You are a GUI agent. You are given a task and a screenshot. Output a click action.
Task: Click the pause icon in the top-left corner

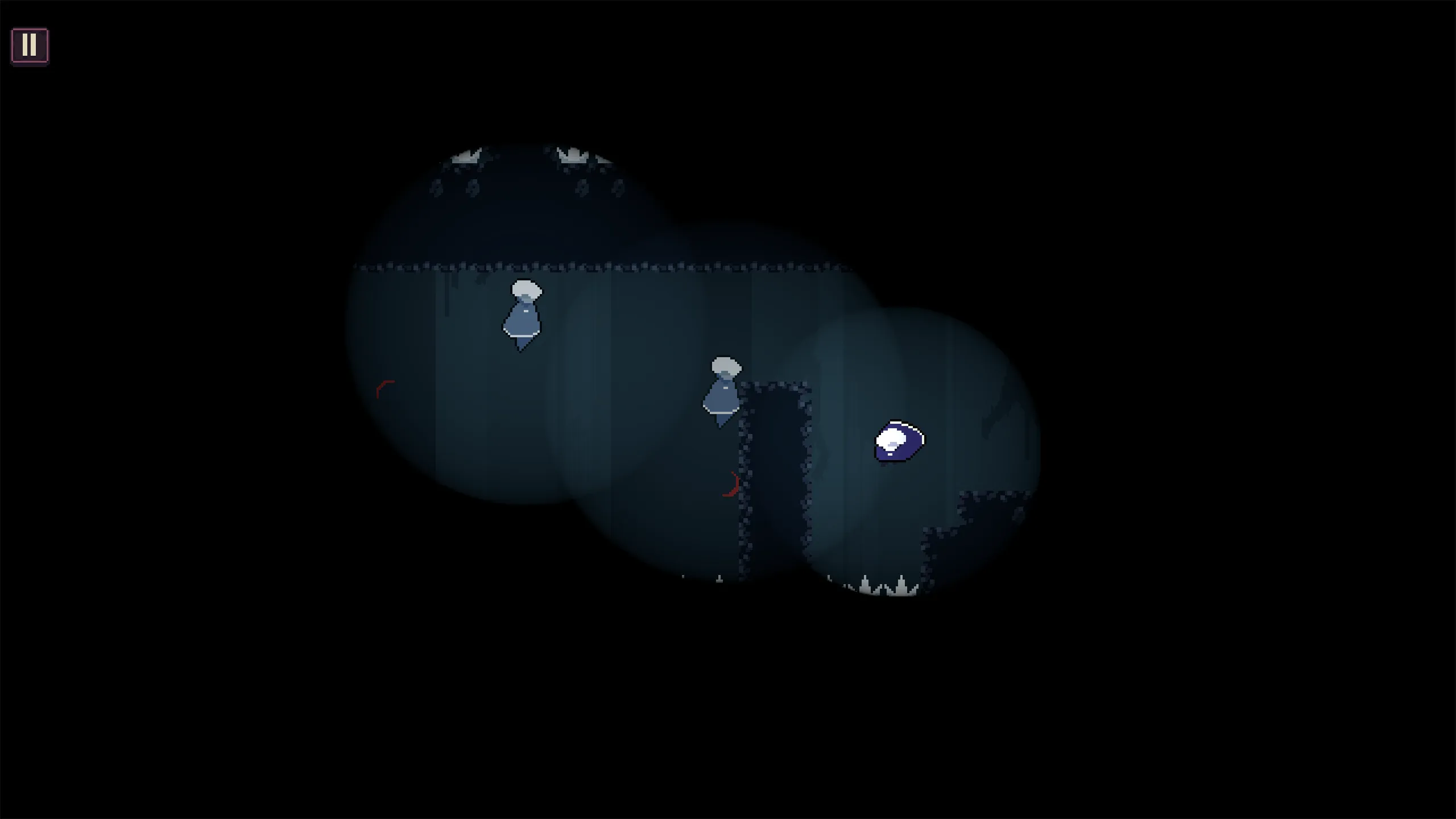[x=30, y=44]
